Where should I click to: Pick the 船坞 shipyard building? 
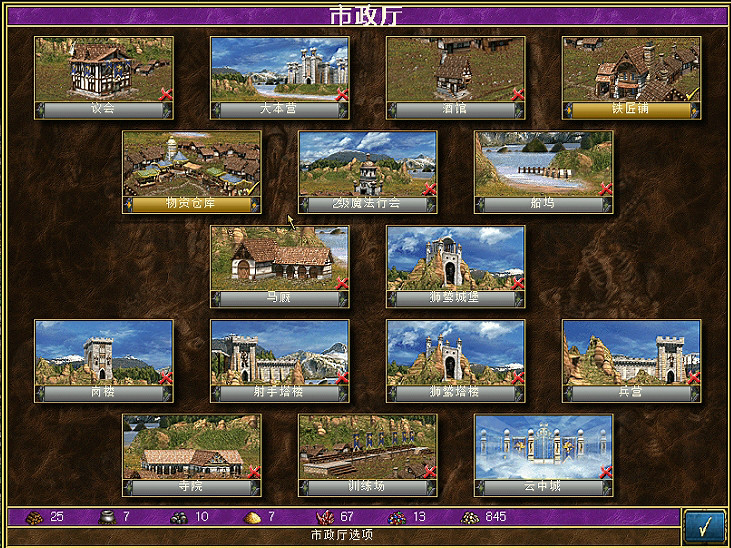[544, 165]
